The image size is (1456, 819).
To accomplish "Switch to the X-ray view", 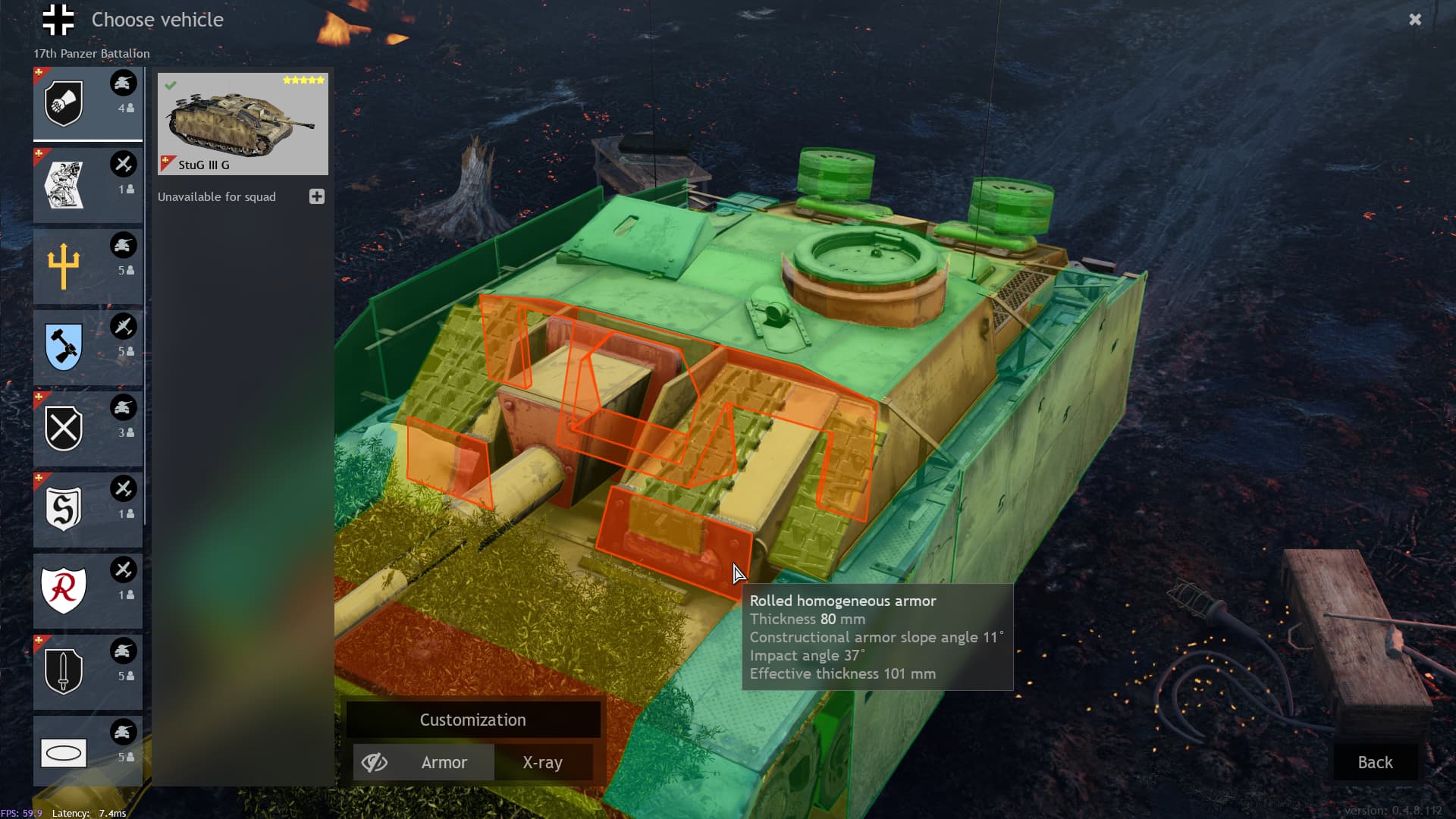I will [x=542, y=762].
